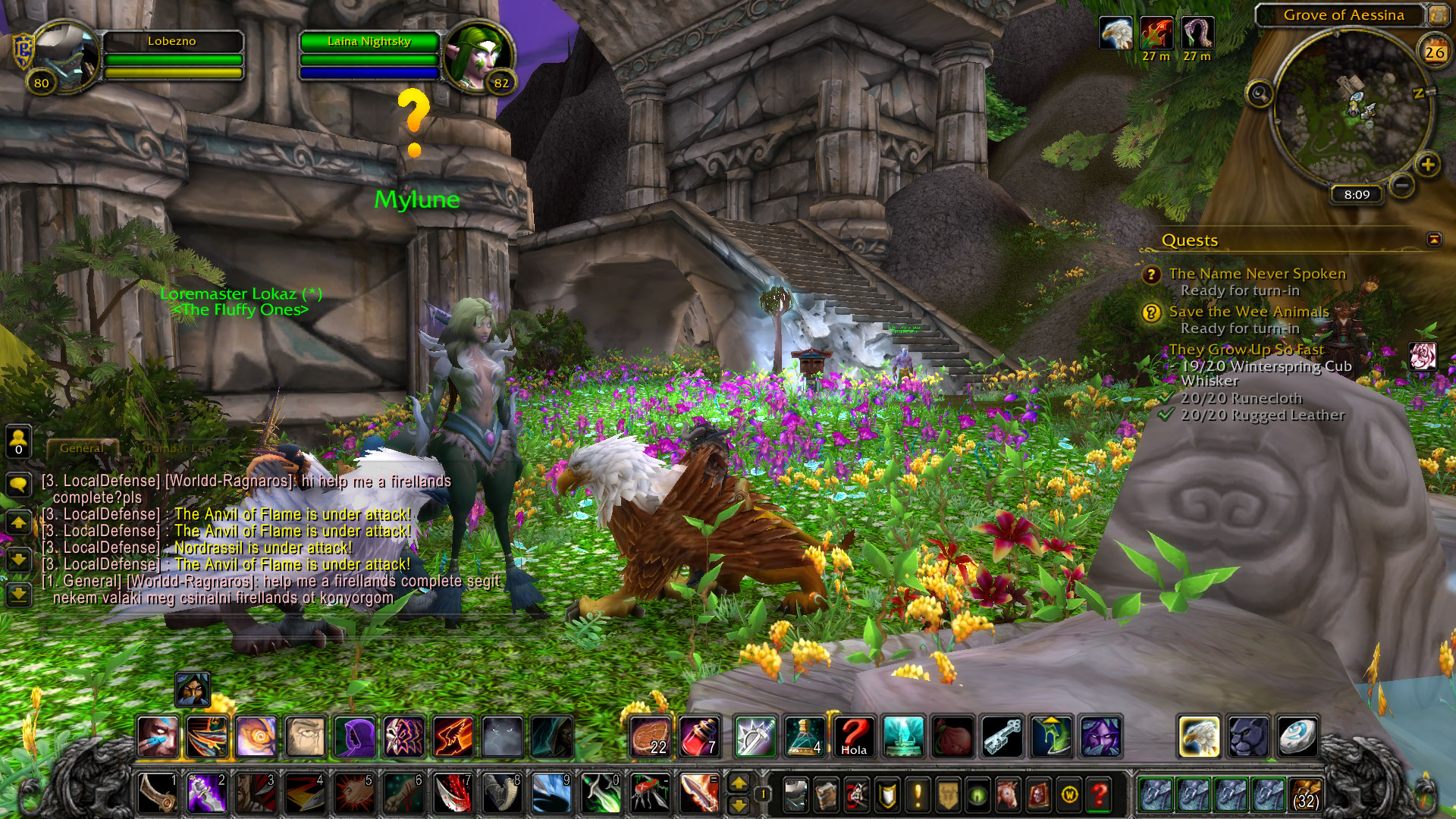Use the Hearthstone item

(1297, 736)
